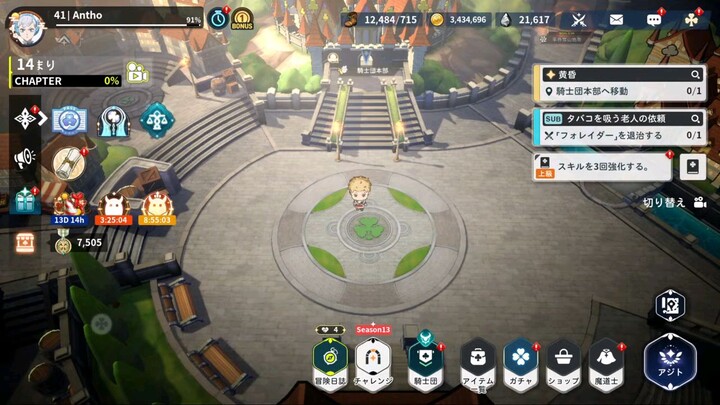Open the アイテム一覧 item list
Screen dimensions: 720x405
(x=478, y=362)
